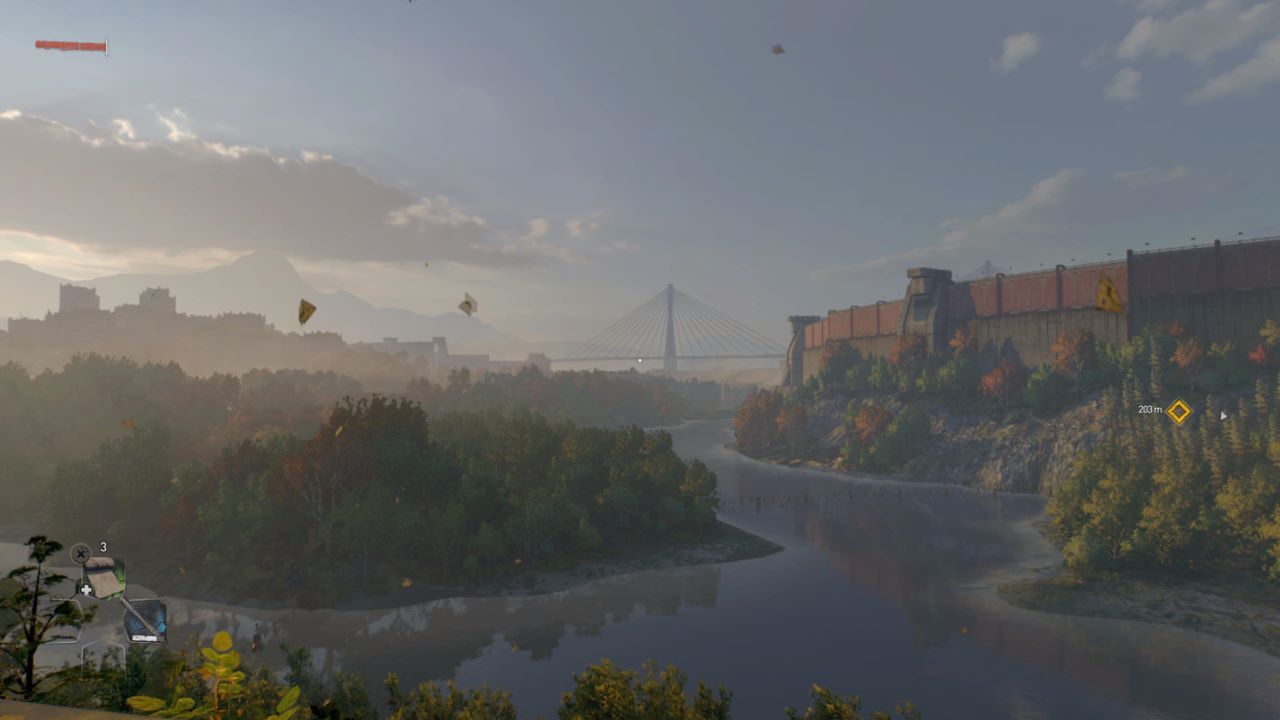Click the white plus health icon on the wheel
The image size is (1280, 720).
pyautogui.click(x=86, y=590)
